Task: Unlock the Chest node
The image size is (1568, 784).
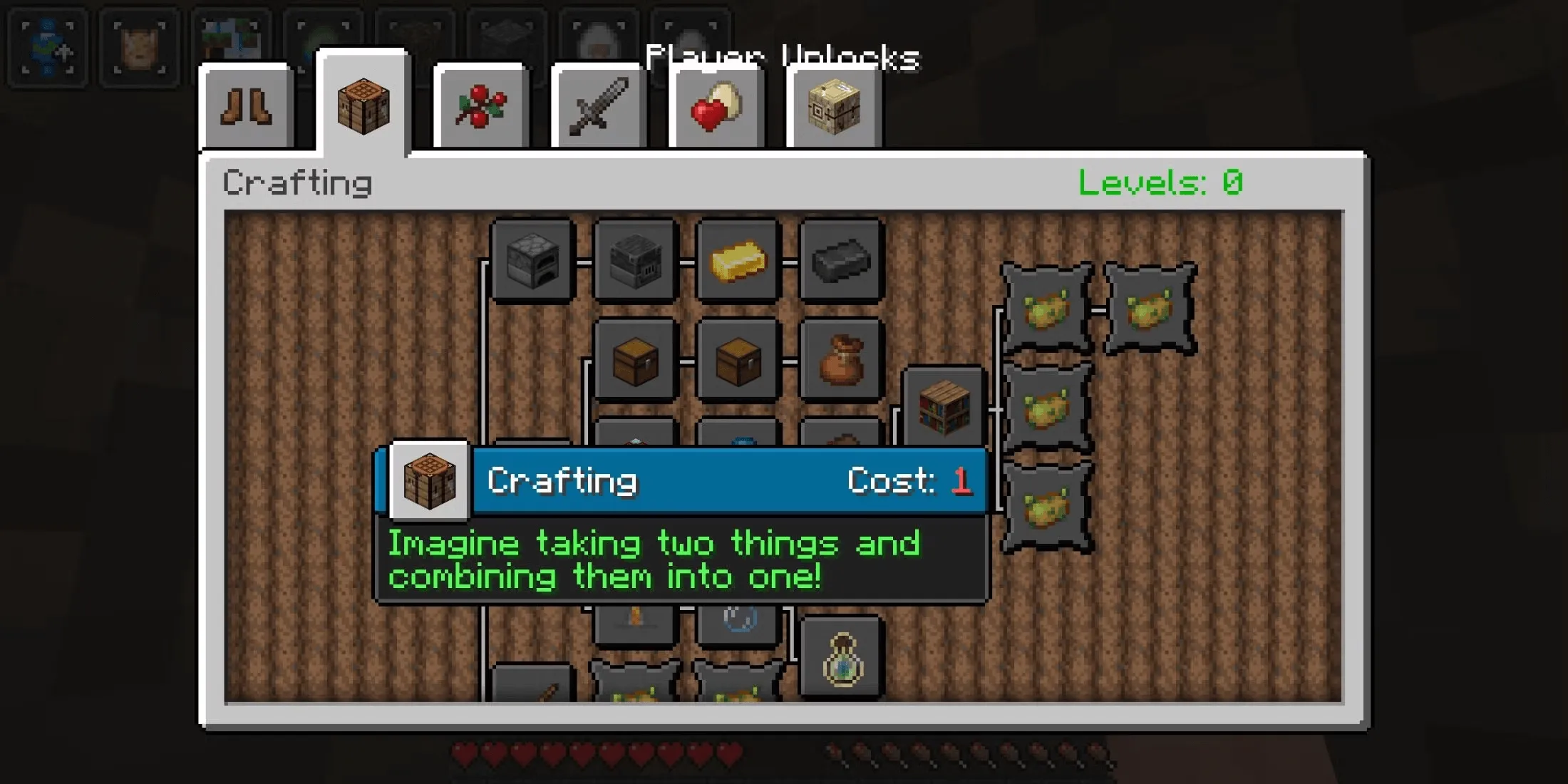Action: pyautogui.click(x=636, y=360)
